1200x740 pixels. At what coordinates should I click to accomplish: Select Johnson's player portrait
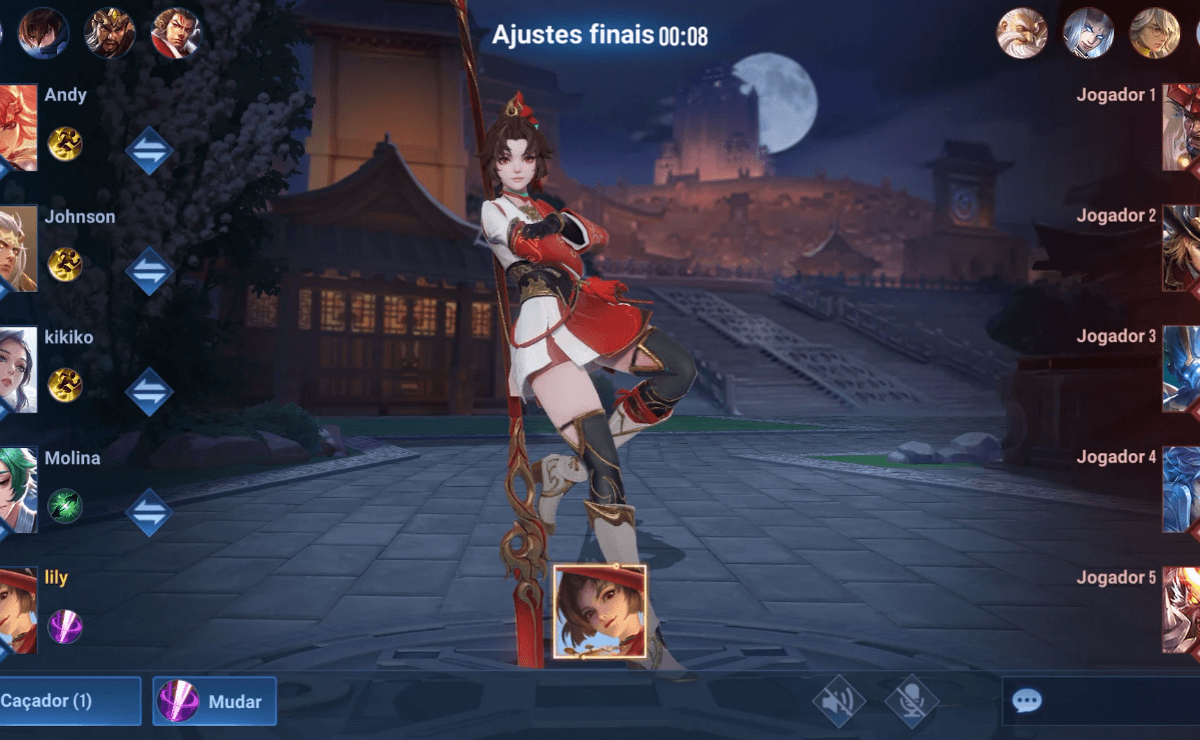pos(18,248)
